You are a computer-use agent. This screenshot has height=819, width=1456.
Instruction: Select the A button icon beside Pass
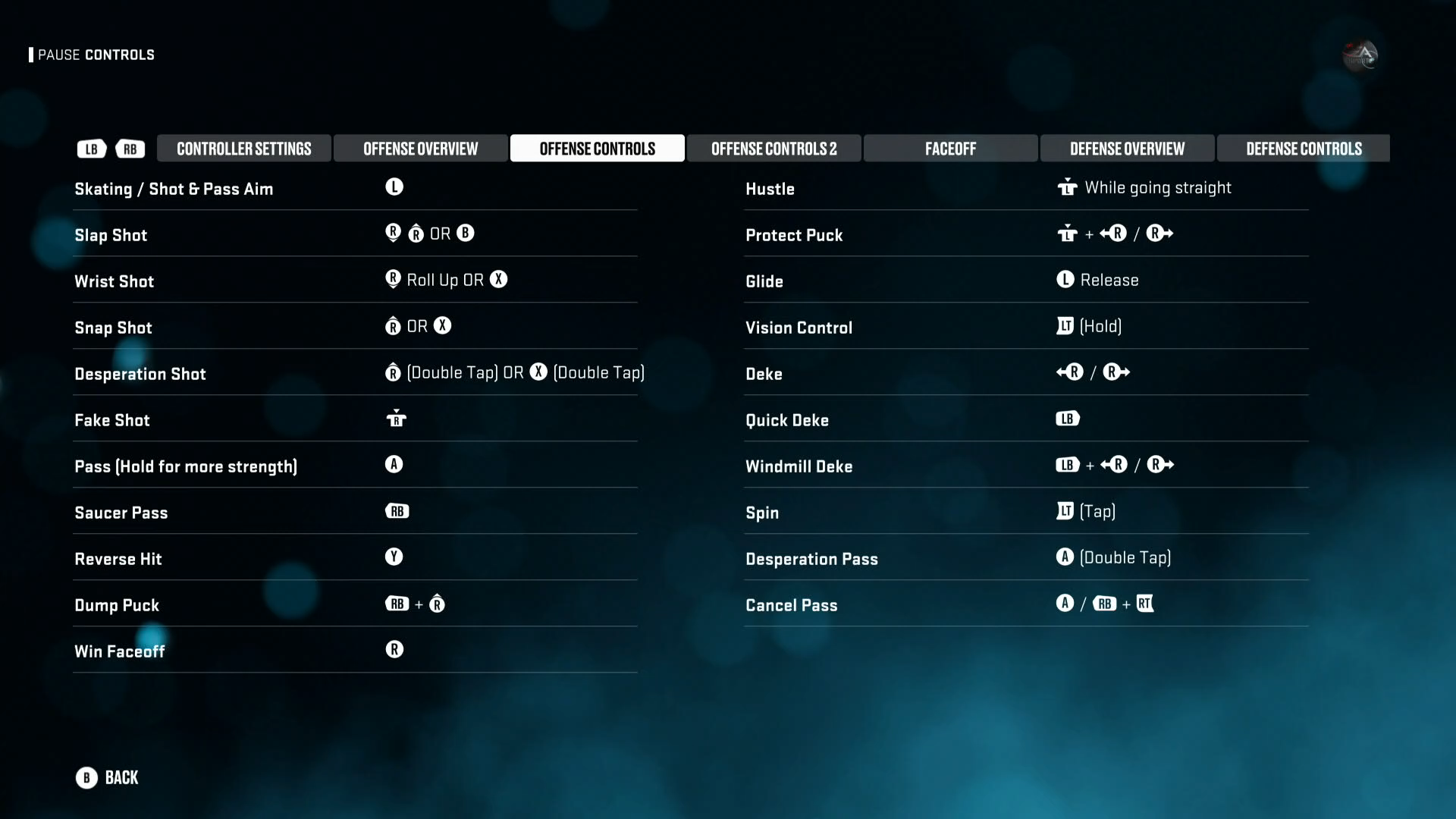[394, 464]
